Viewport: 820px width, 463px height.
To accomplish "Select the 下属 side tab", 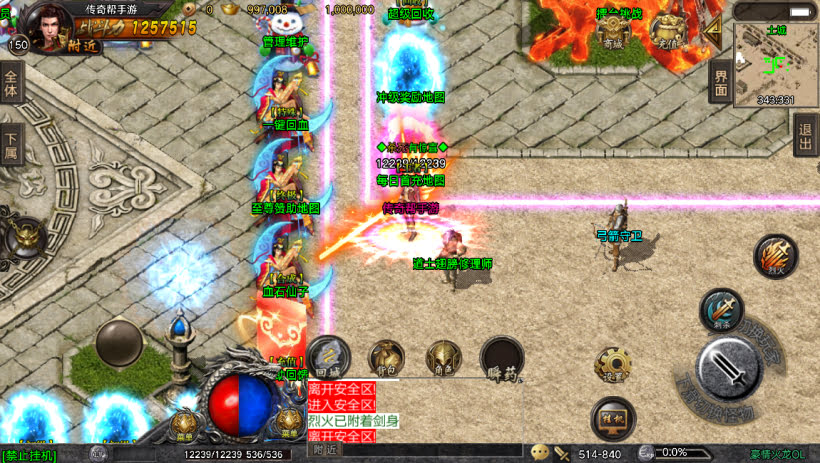I will click(11, 144).
